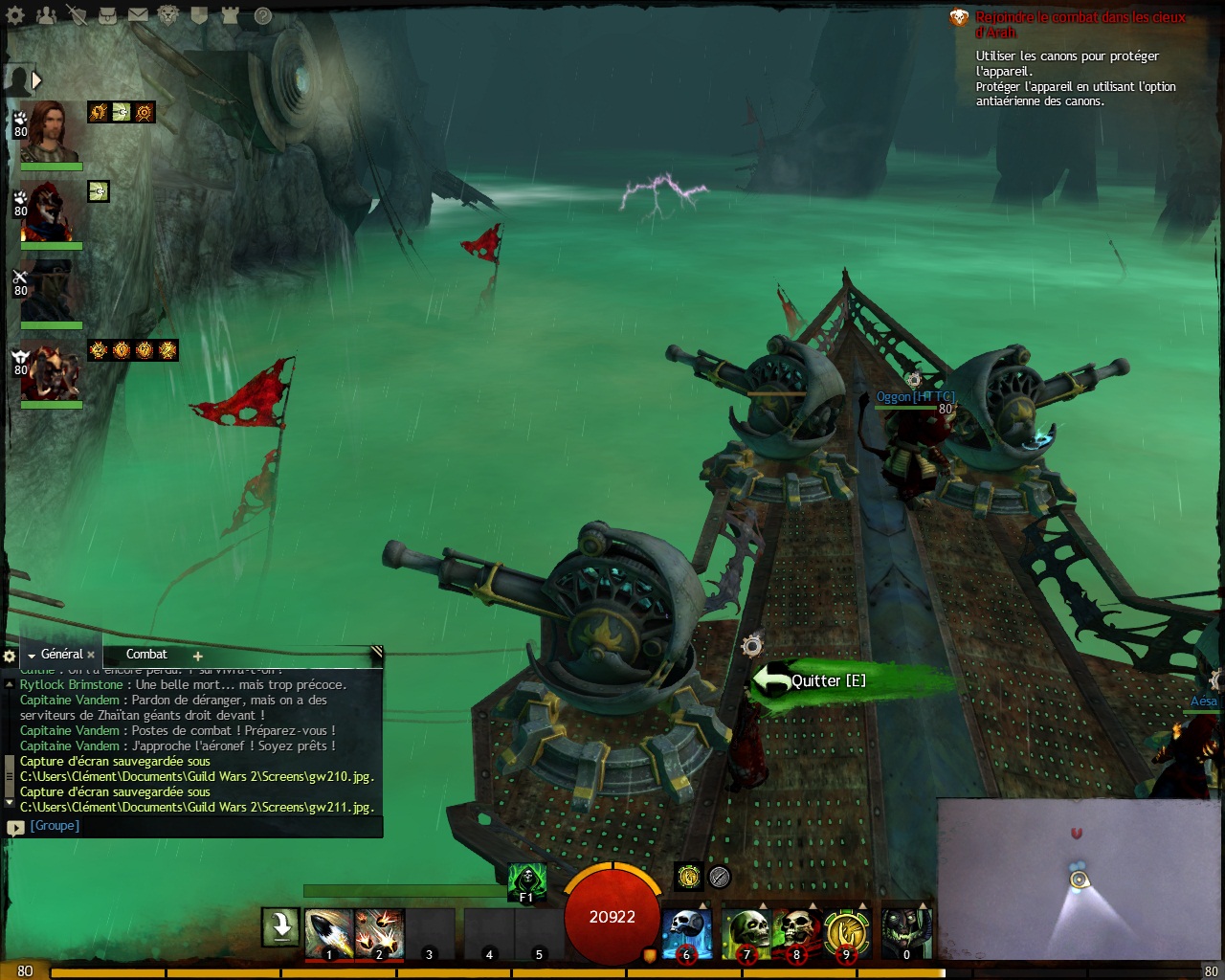
Task: Open the inventory bag icon
Action: (107, 15)
